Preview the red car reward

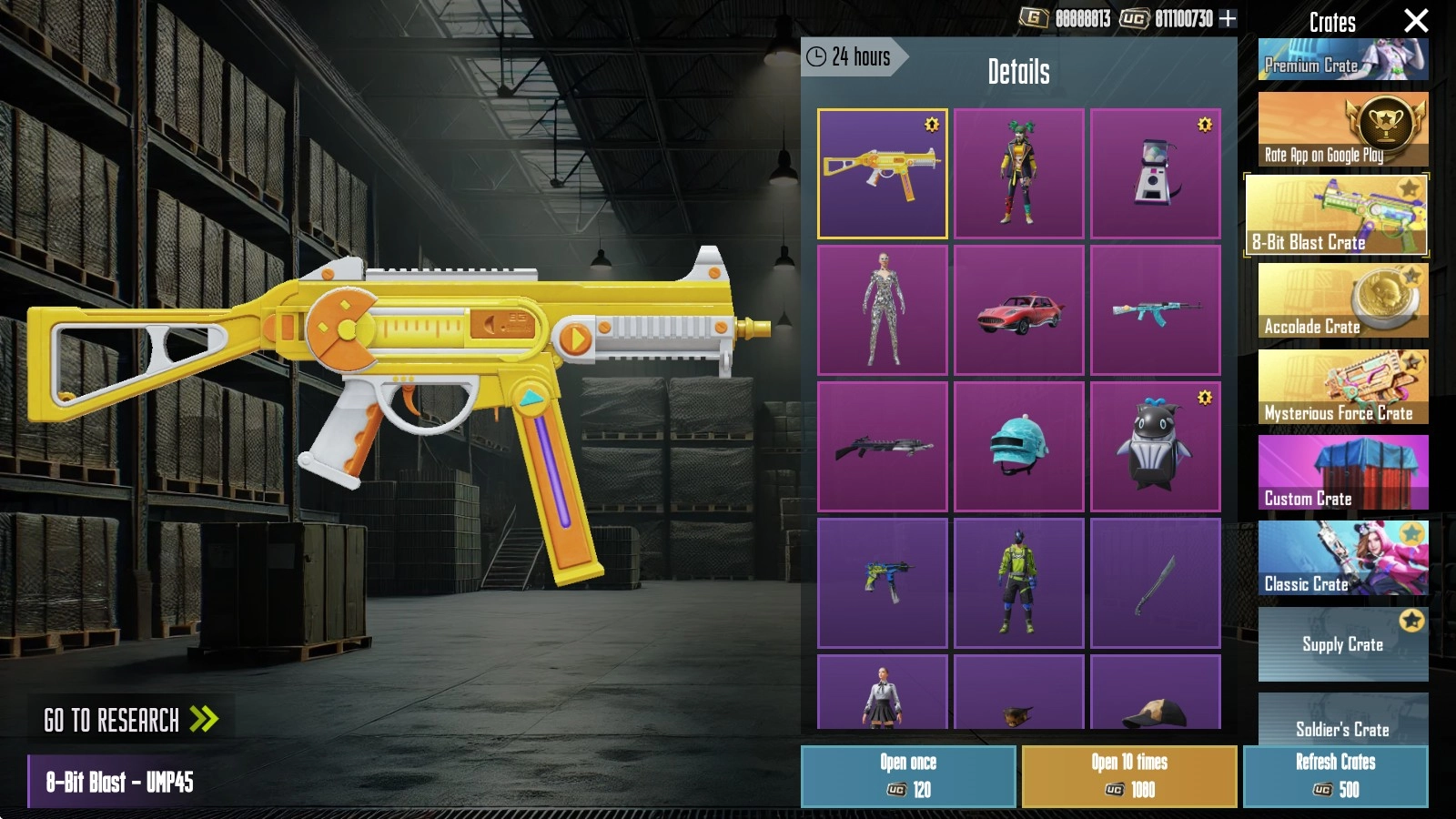tap(1018, 310)
